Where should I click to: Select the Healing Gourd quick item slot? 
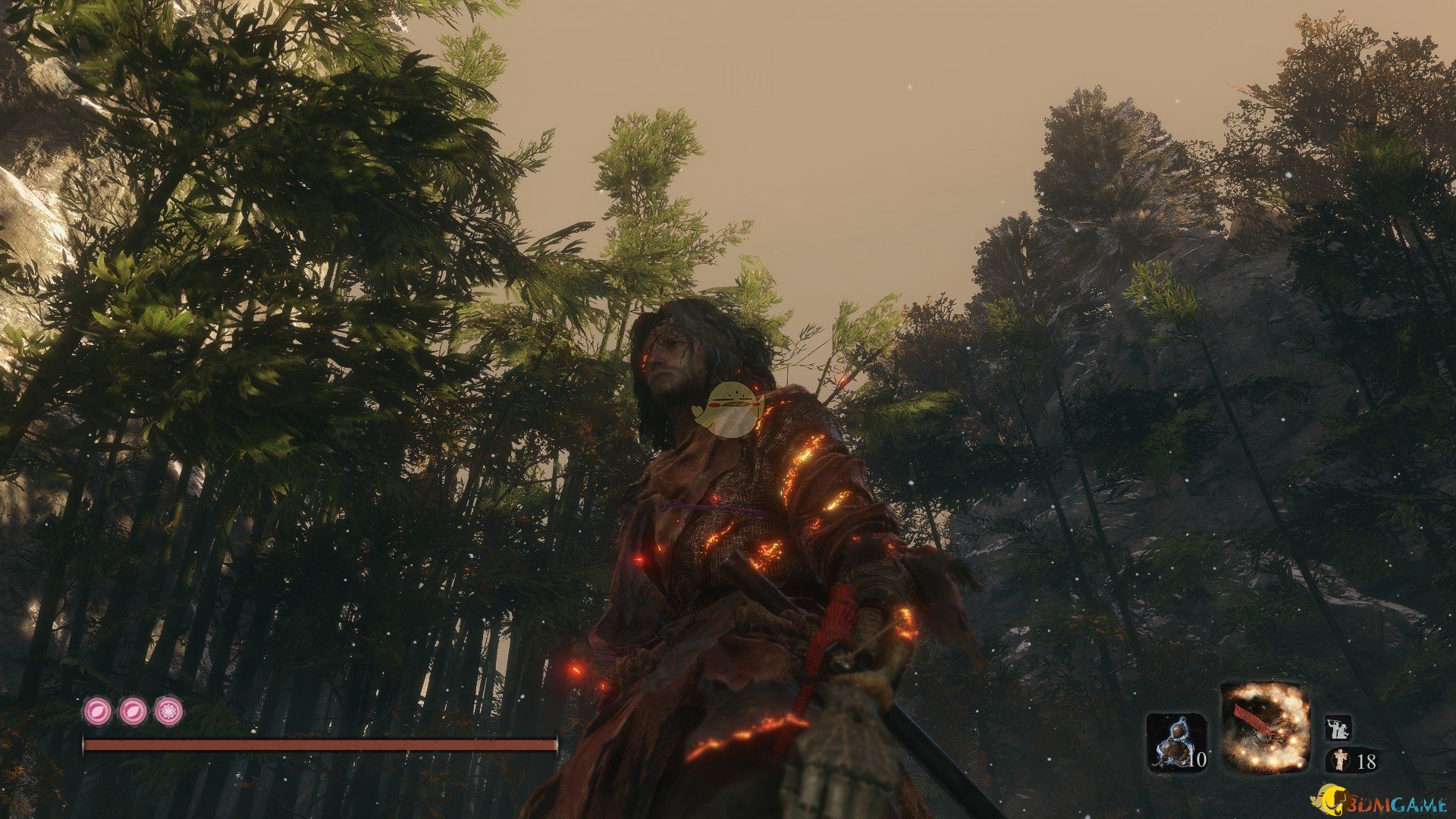[1176, 742]
